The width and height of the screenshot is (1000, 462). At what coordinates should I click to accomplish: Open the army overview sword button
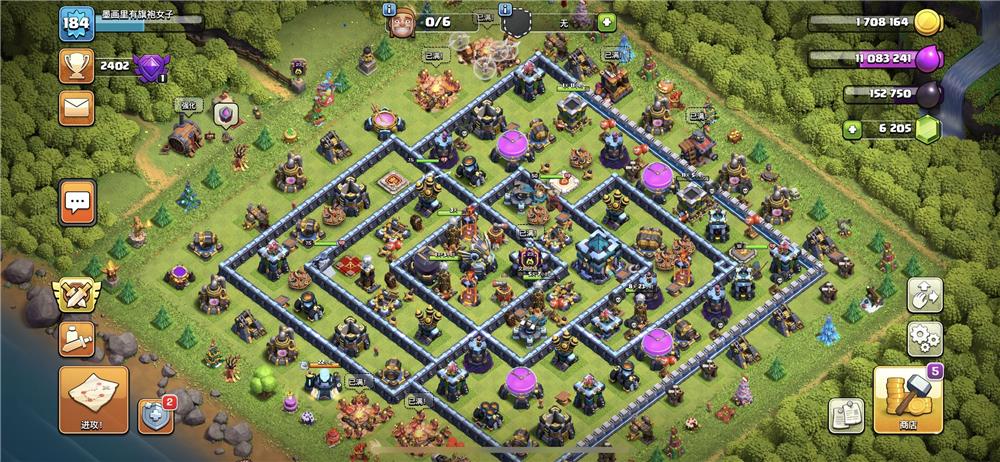(77, 338)
